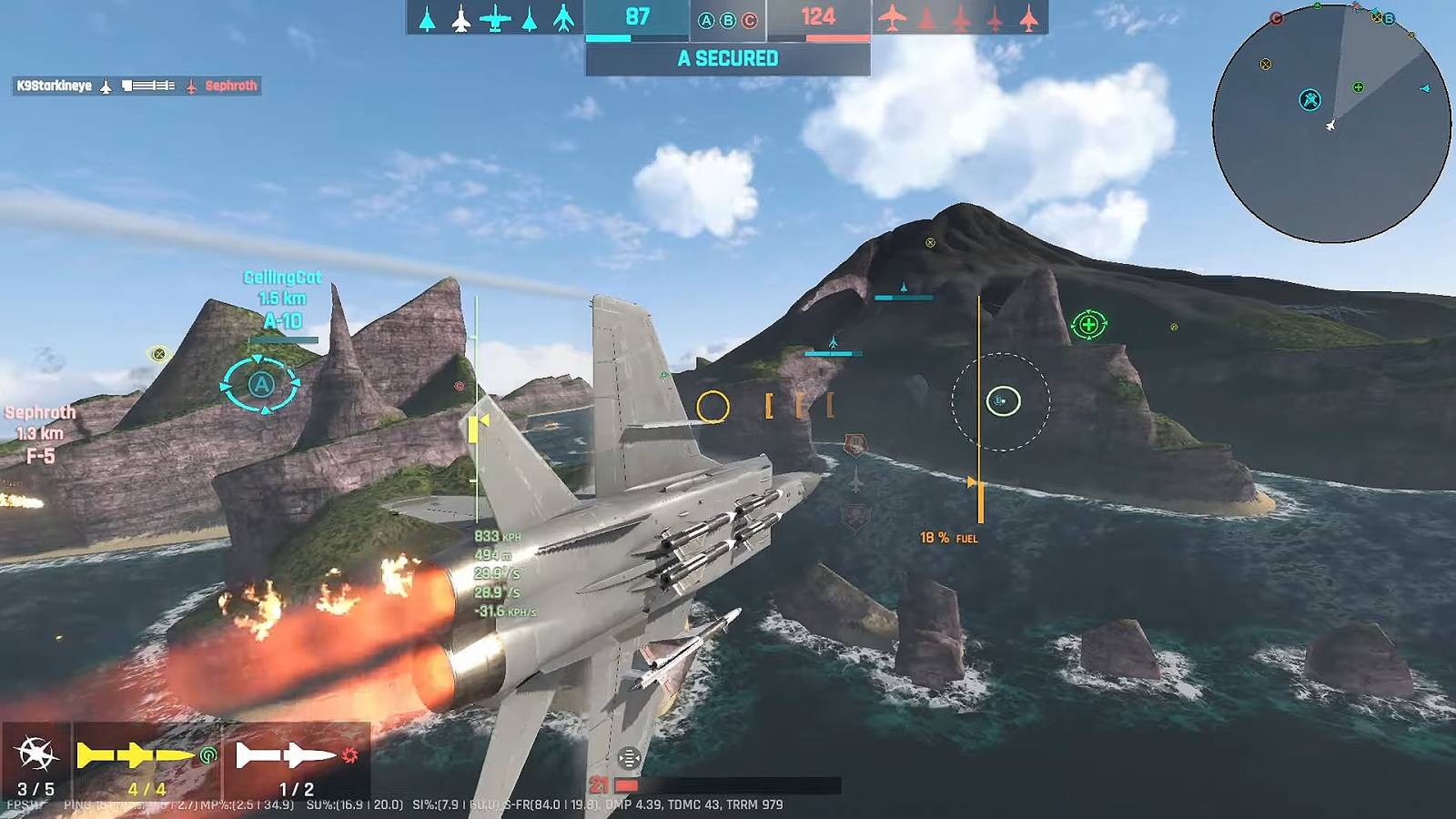The height and width of the screenshot is (819, 1456).
Task: Target the Sephroth F-5 label
Action: tap(40, 434)
